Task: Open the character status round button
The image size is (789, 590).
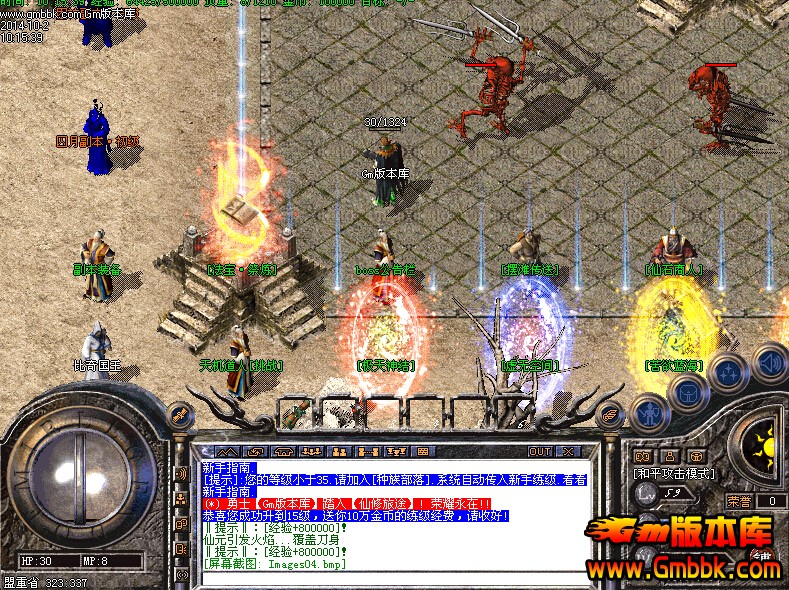Action: tap(649, 412)
